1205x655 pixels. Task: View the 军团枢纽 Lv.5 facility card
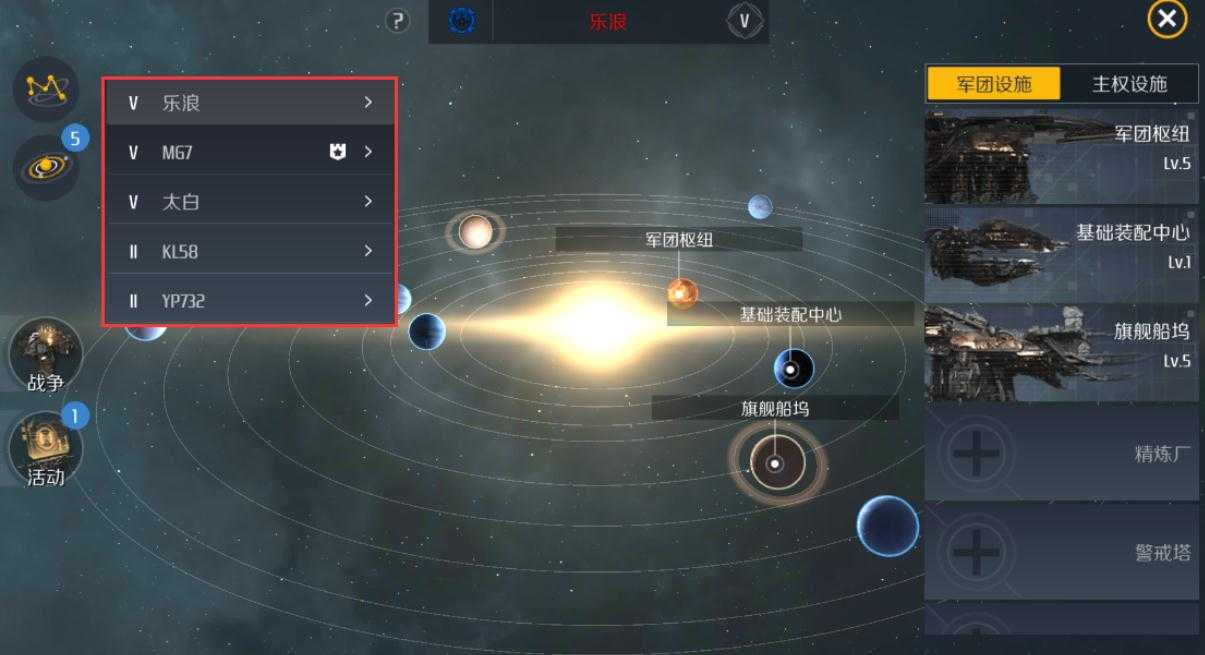pos(1061,157)
